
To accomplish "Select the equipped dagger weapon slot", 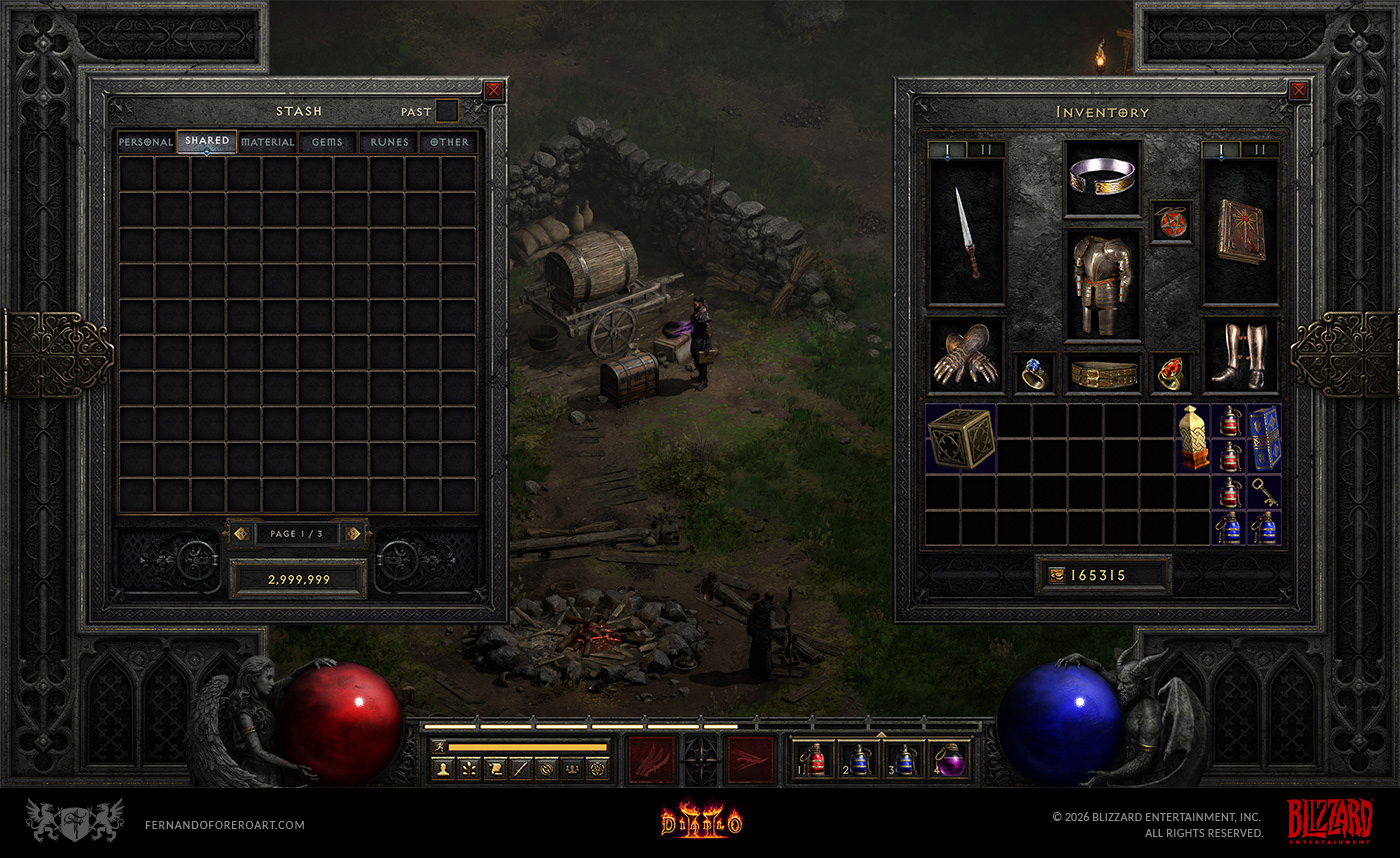I will point(967,232).
